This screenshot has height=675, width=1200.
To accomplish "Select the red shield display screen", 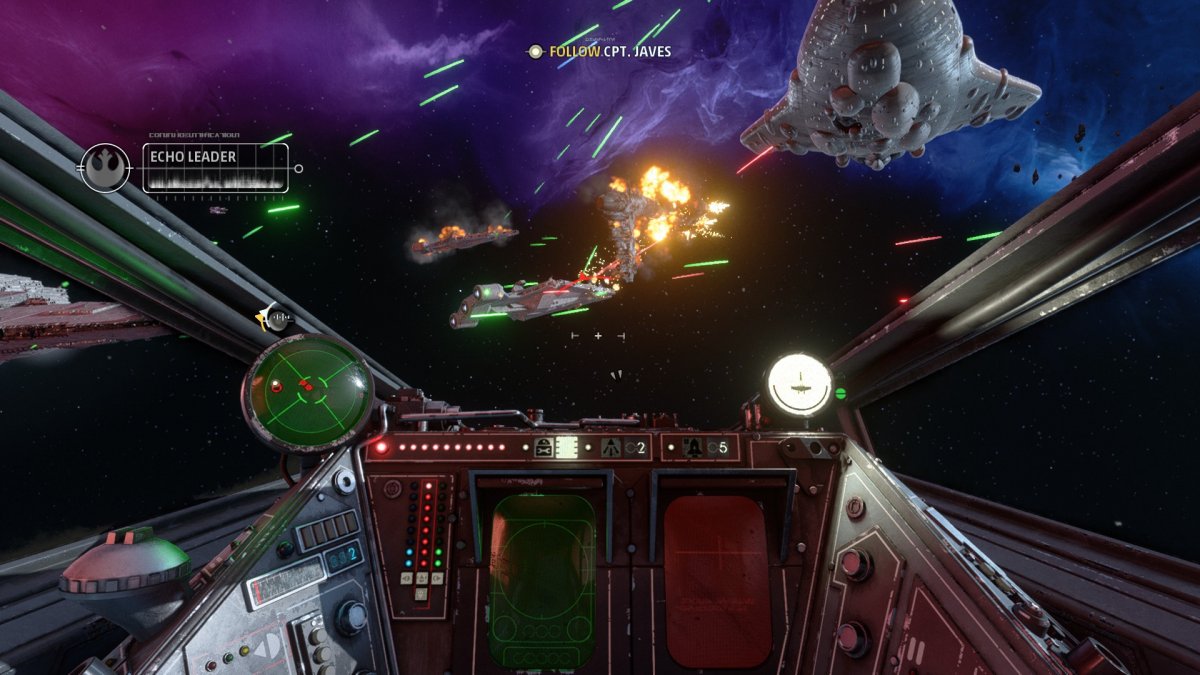I will coord(717,580).
